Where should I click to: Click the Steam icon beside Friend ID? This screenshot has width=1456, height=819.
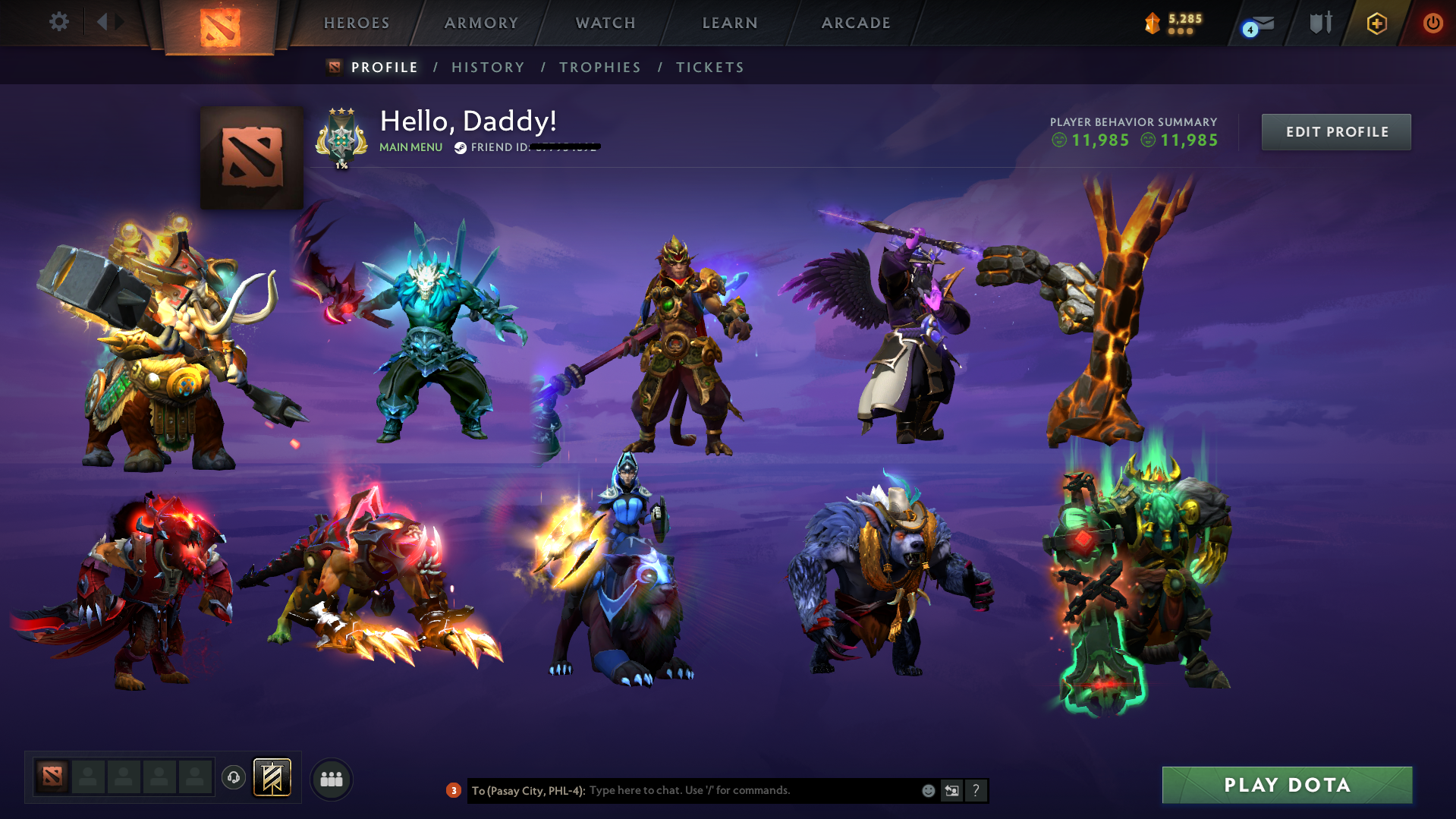(x=459, y=147)
